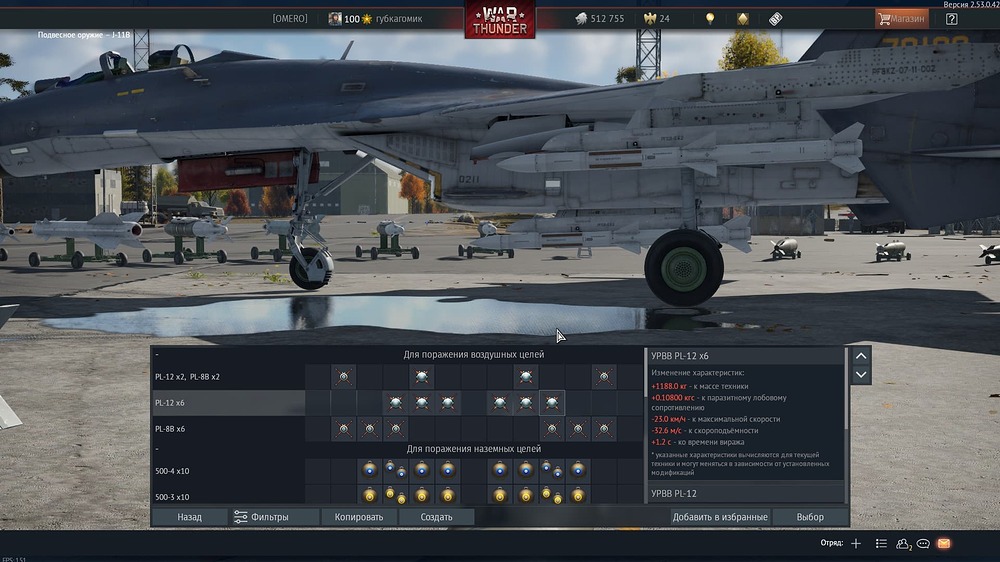Add a squad member with the plus icon
1000x562 pixels.
pyautogui.click(x=856, y=544)
